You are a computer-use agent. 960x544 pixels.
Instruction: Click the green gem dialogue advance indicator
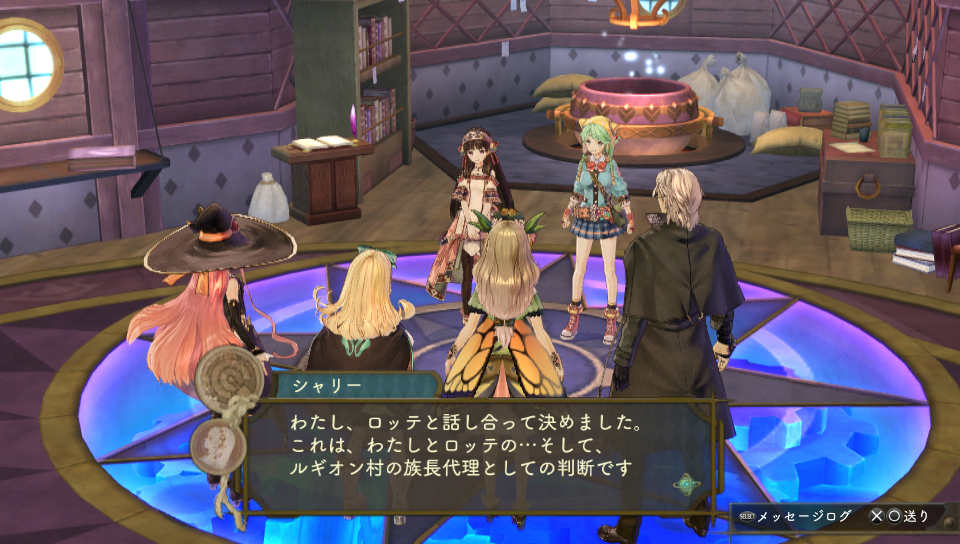coord(687,483)
